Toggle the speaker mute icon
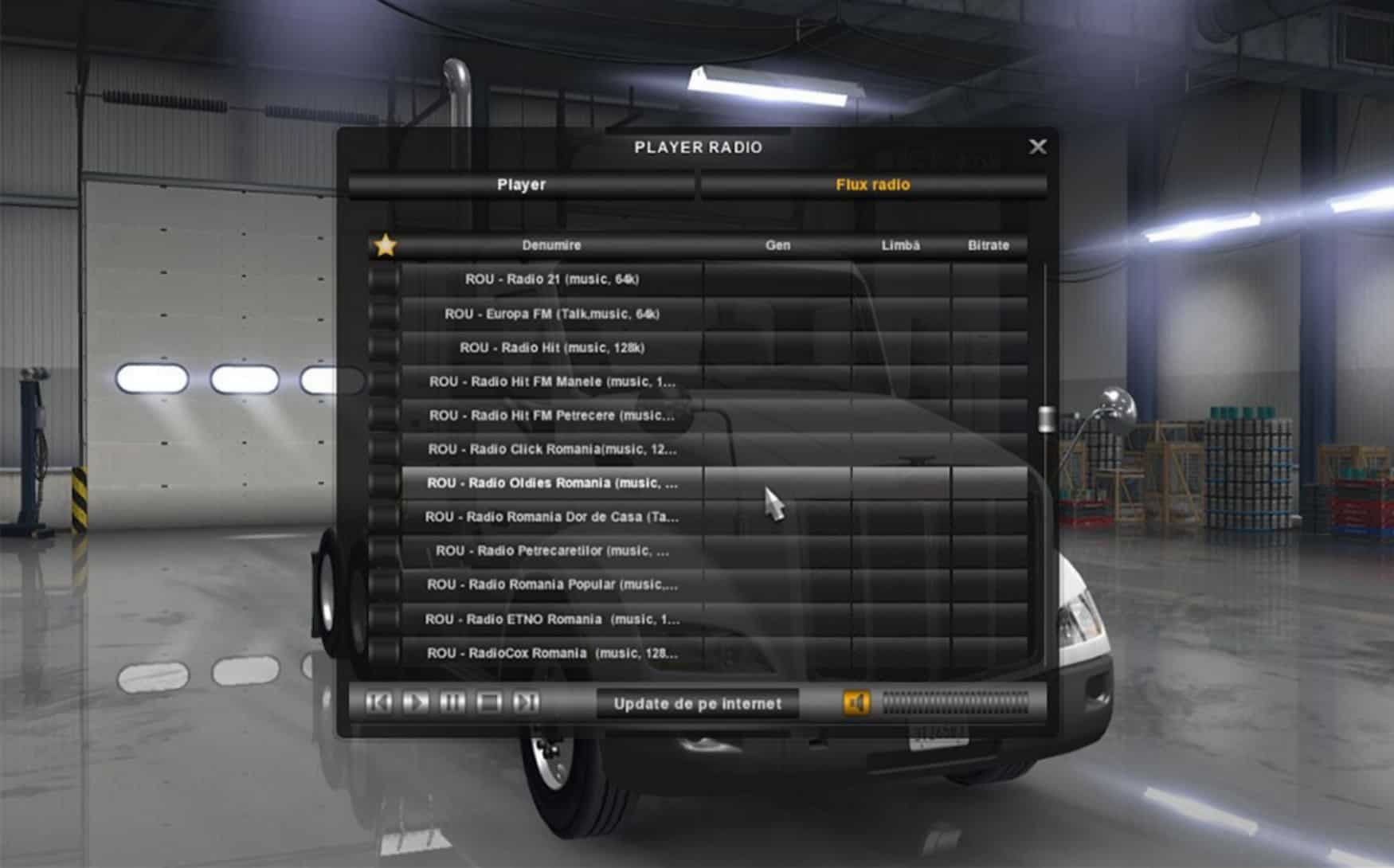This screenshot has height=868, width=1394. [856, 703]
